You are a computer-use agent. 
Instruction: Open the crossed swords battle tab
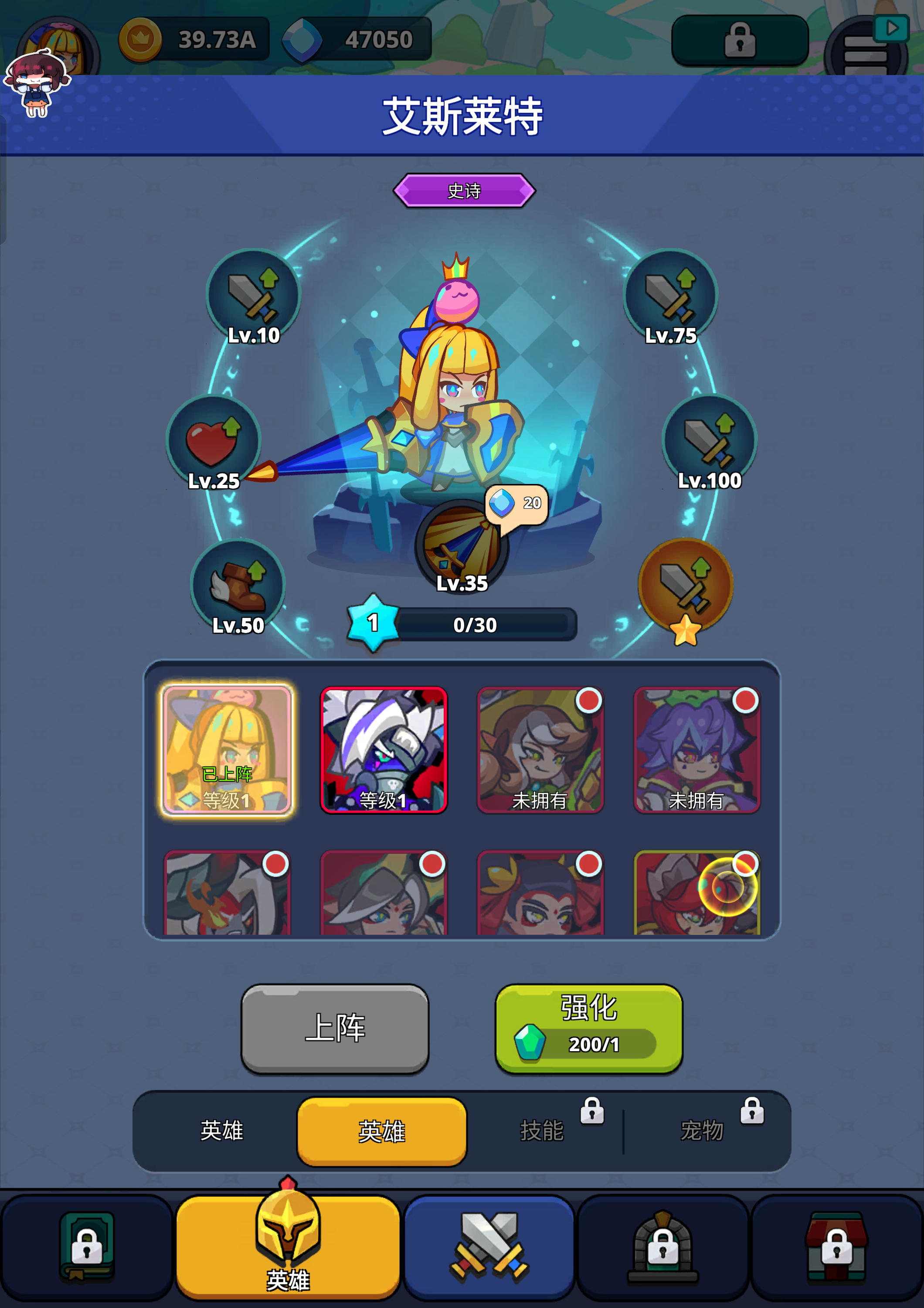489,1247
